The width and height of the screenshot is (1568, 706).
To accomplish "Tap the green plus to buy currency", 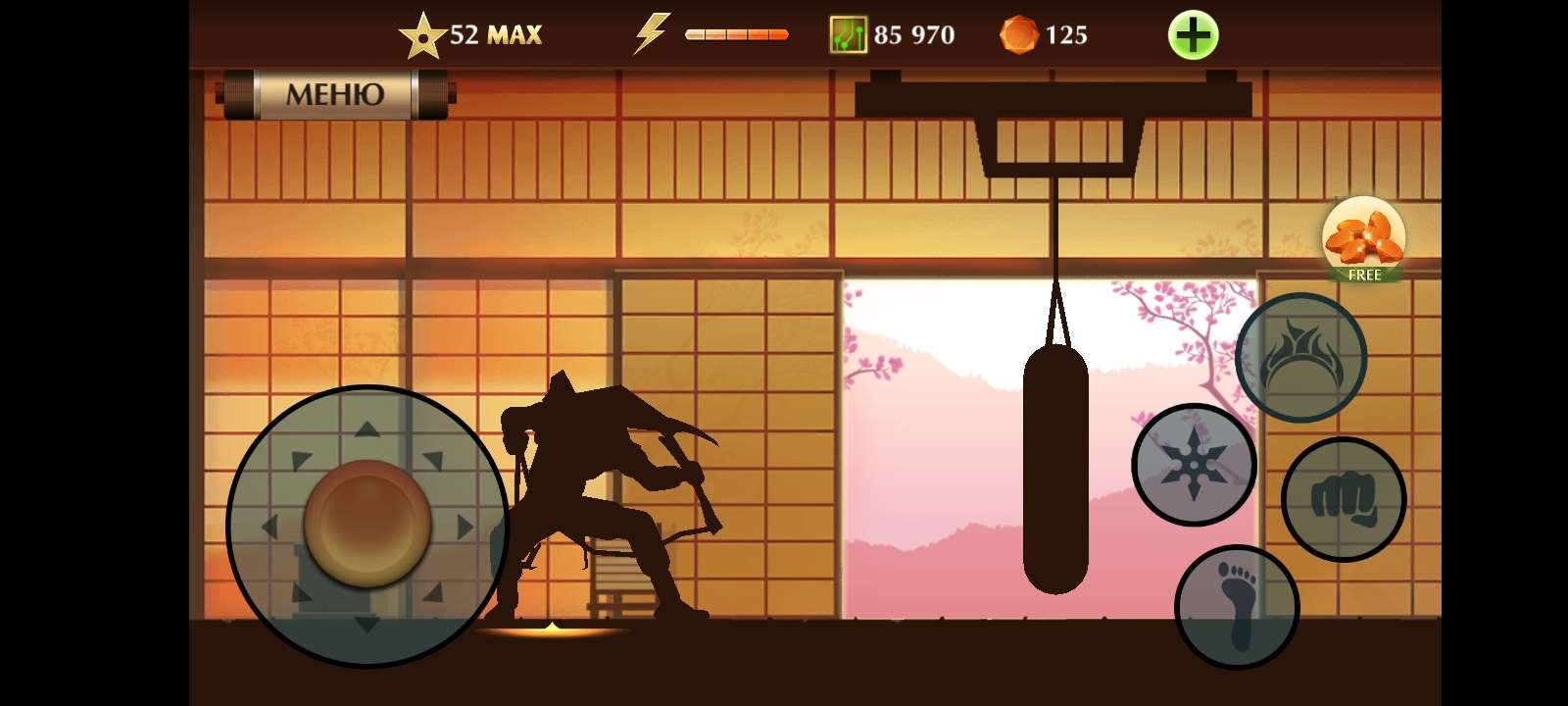I will pos(1193,34).
